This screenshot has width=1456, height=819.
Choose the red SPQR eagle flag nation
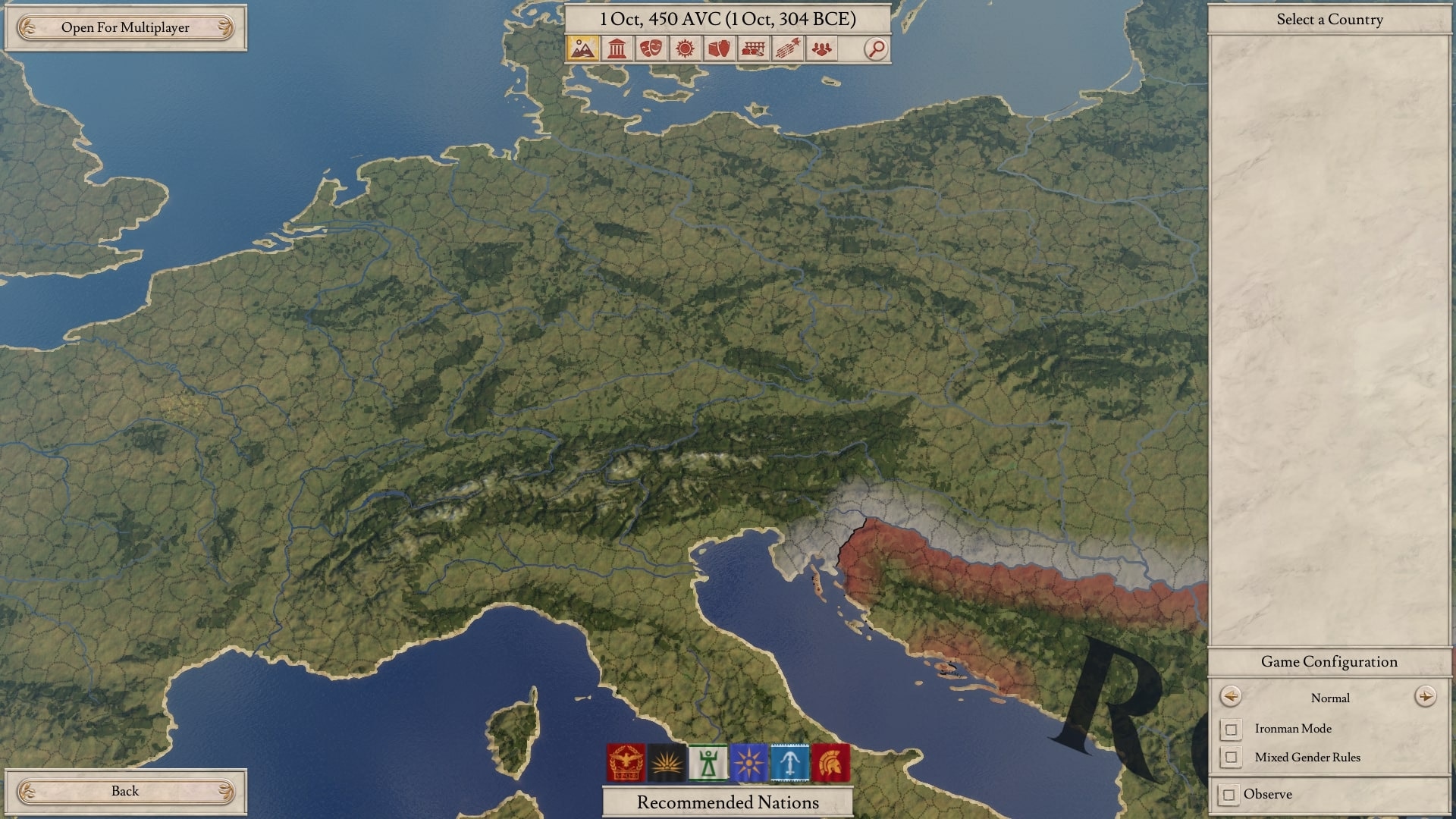pyautogui.click(x=626, y=763)
